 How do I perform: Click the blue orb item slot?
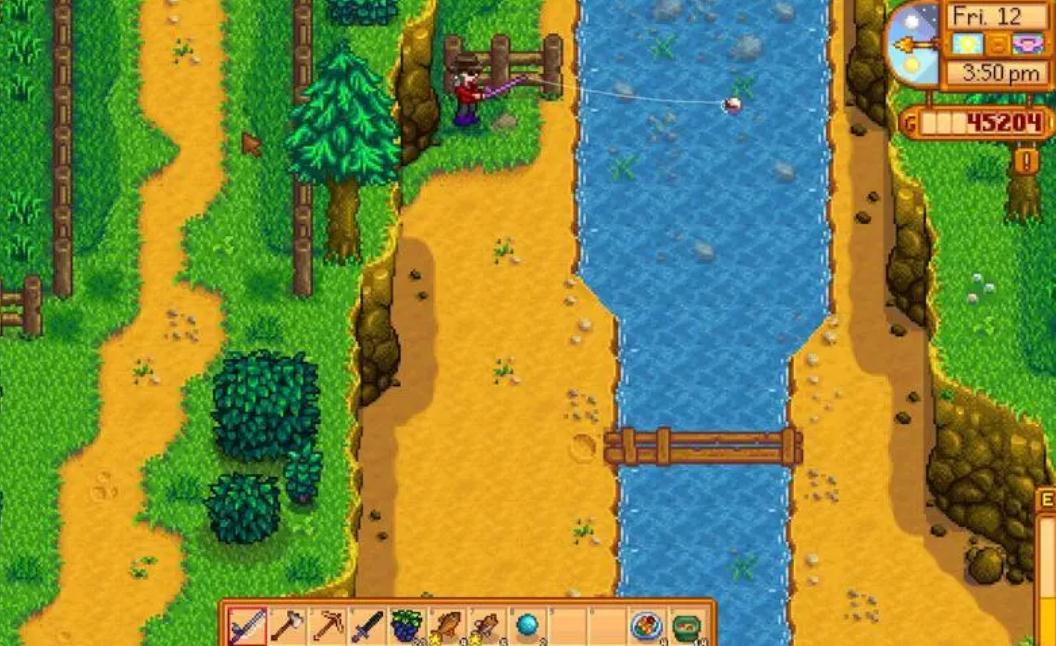527,626
